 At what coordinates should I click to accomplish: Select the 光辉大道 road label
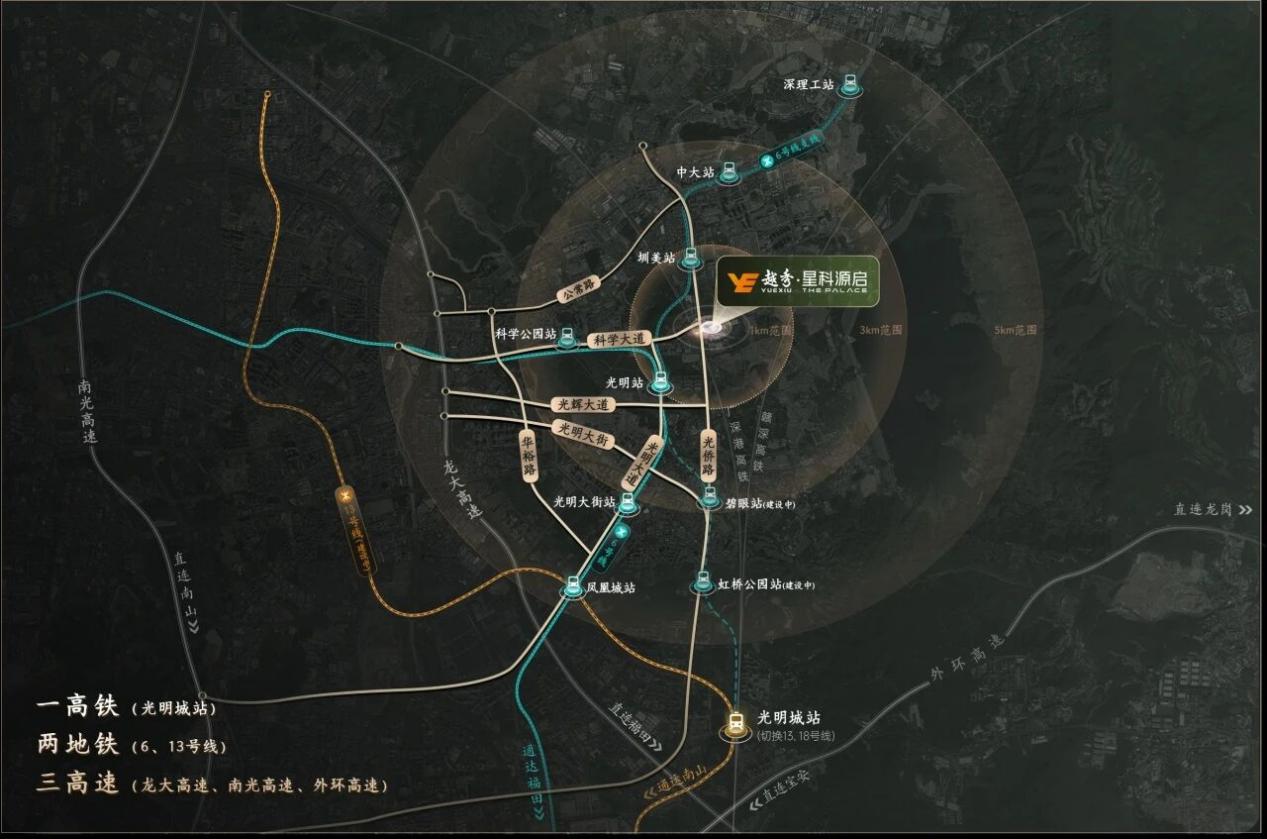[582, 405]
